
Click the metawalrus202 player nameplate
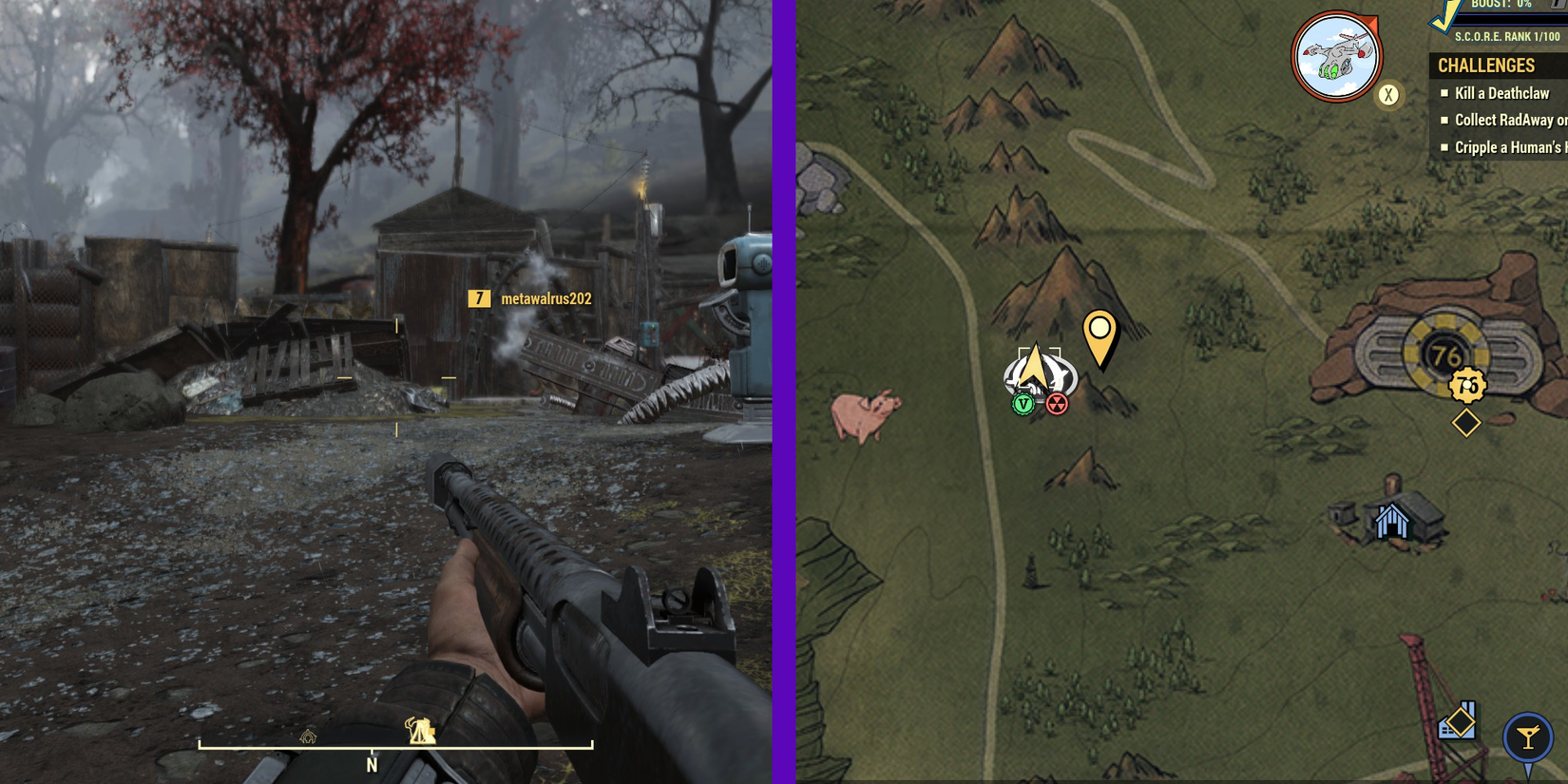[x=545, y=300]
